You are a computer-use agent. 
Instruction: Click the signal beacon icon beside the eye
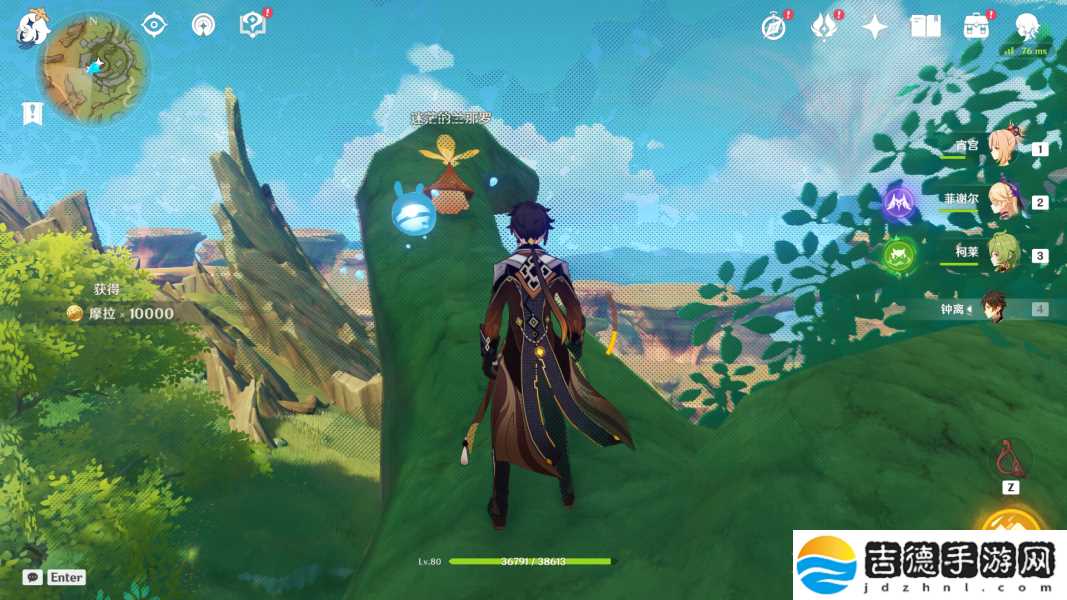[204, 25]
